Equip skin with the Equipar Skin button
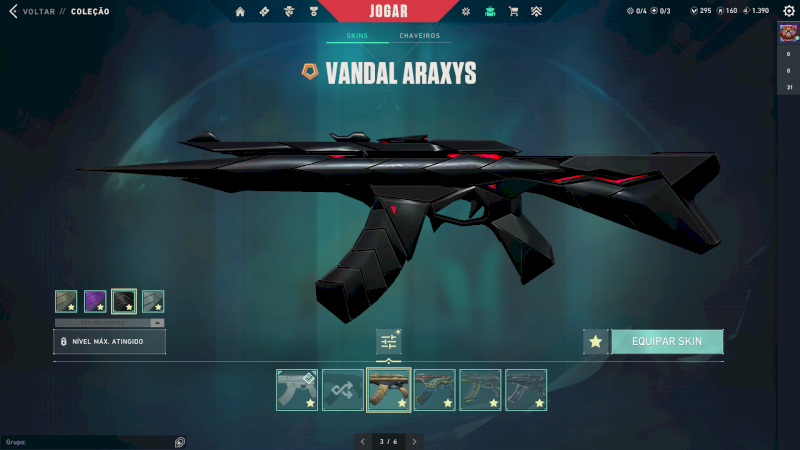 point(666,341)
